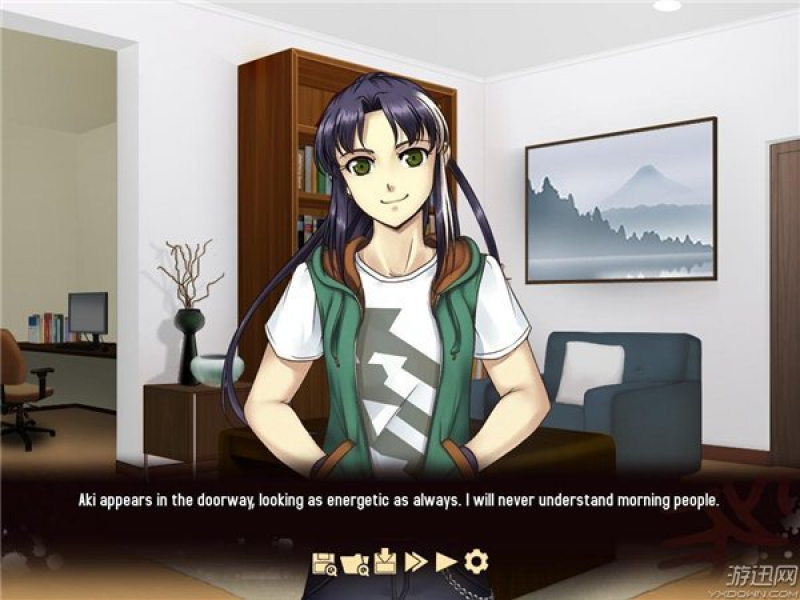This screenshot has width=800, height=600.
Task: Open the gear settings menu
Action: [476, 562]
